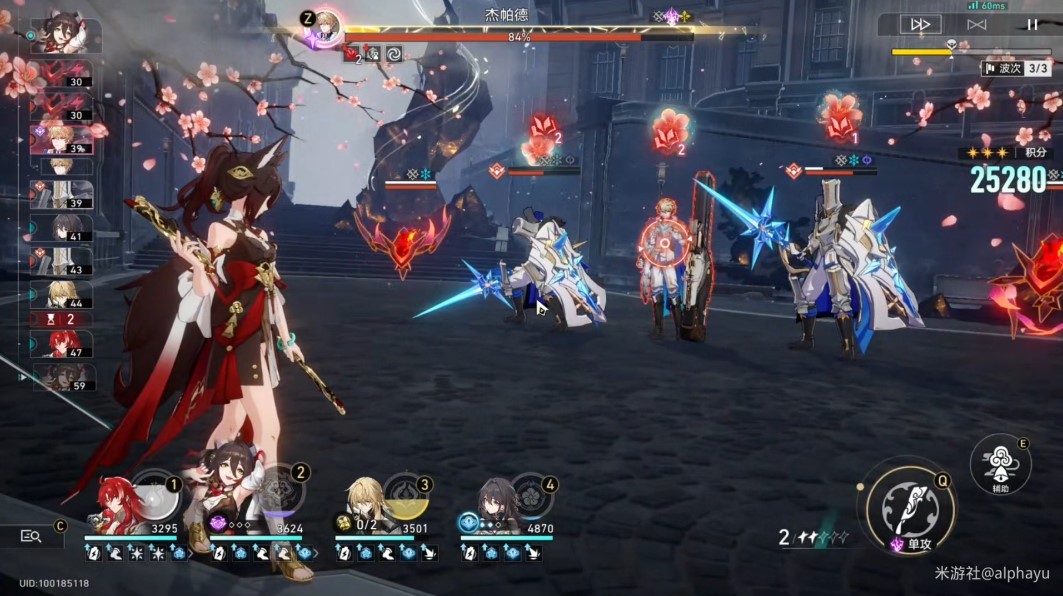Enable auto-battle with the crossed-triangles icon

pyautogui.click(x=977, y=24)
